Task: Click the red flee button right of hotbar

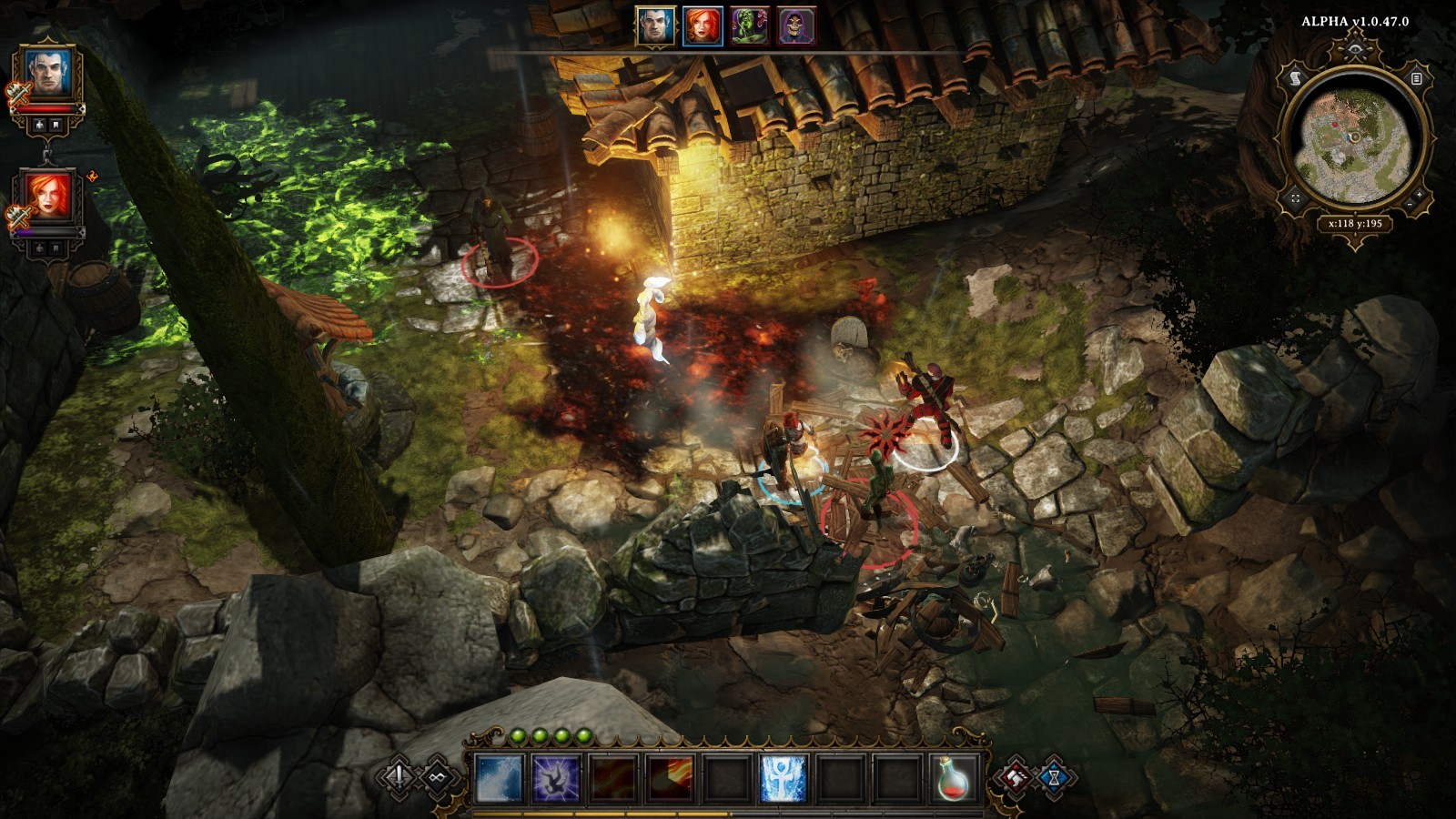Action: pyautogui.click(x=1016, y=777)
